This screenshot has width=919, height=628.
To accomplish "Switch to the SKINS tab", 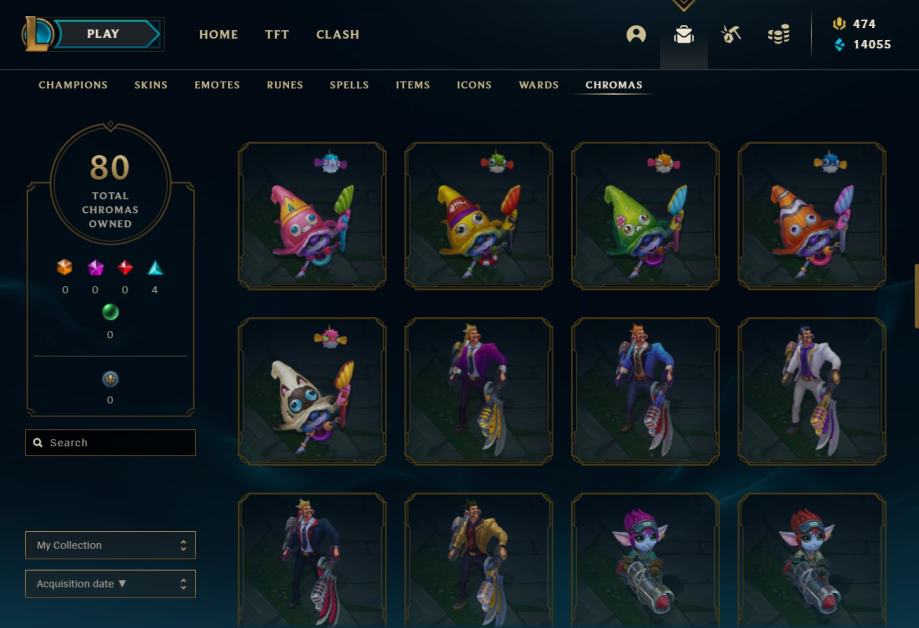I will coord(151,85).
